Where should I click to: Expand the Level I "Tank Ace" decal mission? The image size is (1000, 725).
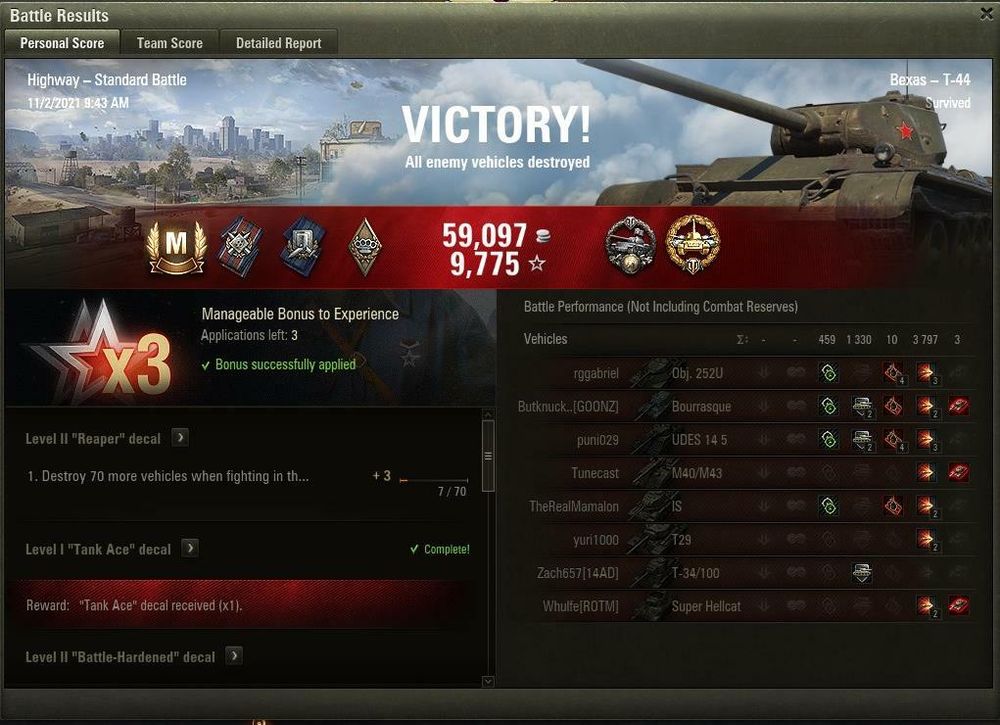(x=190, y=548)
